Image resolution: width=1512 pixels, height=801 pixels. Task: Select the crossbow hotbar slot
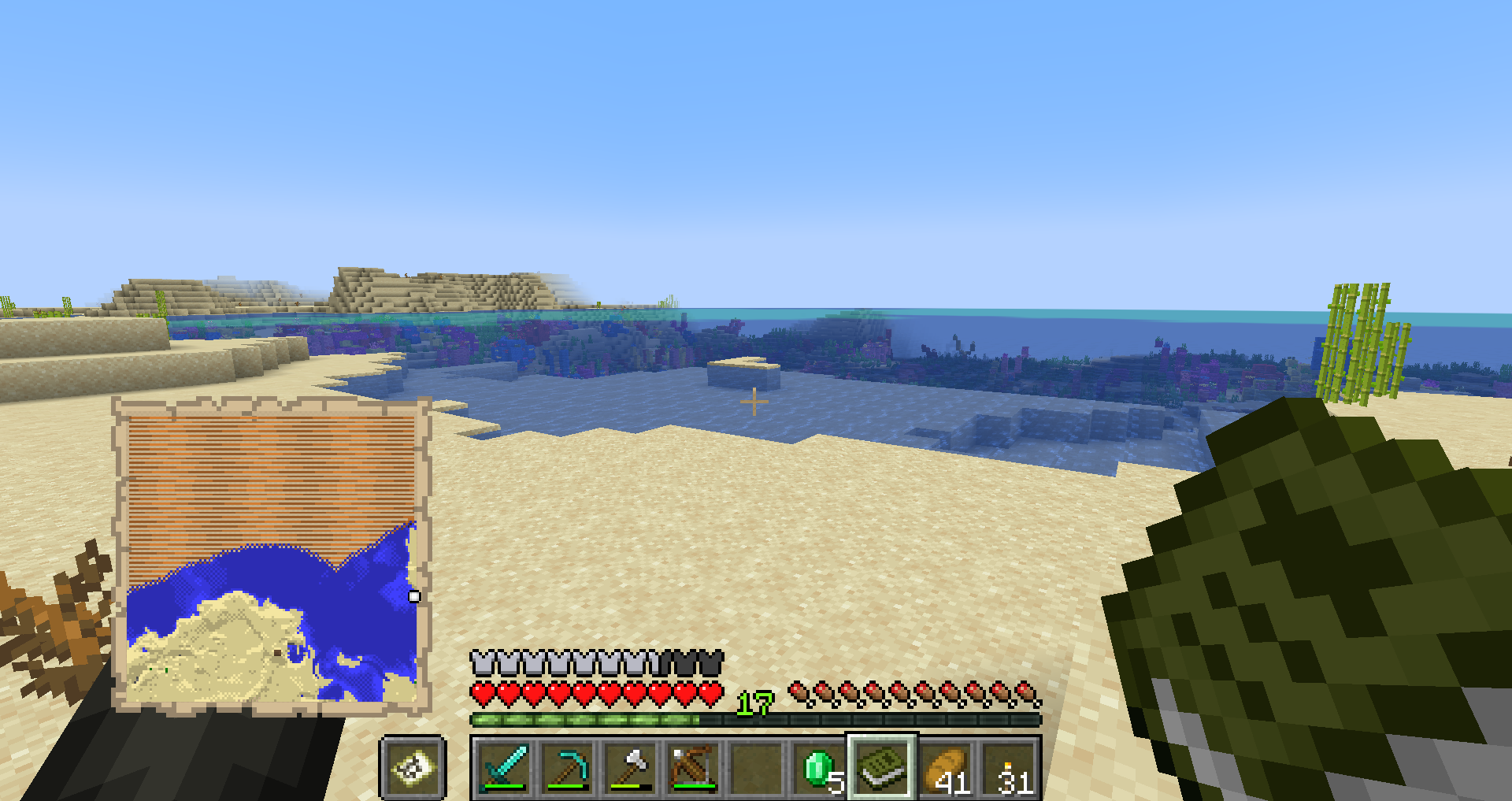click(692, 768)
